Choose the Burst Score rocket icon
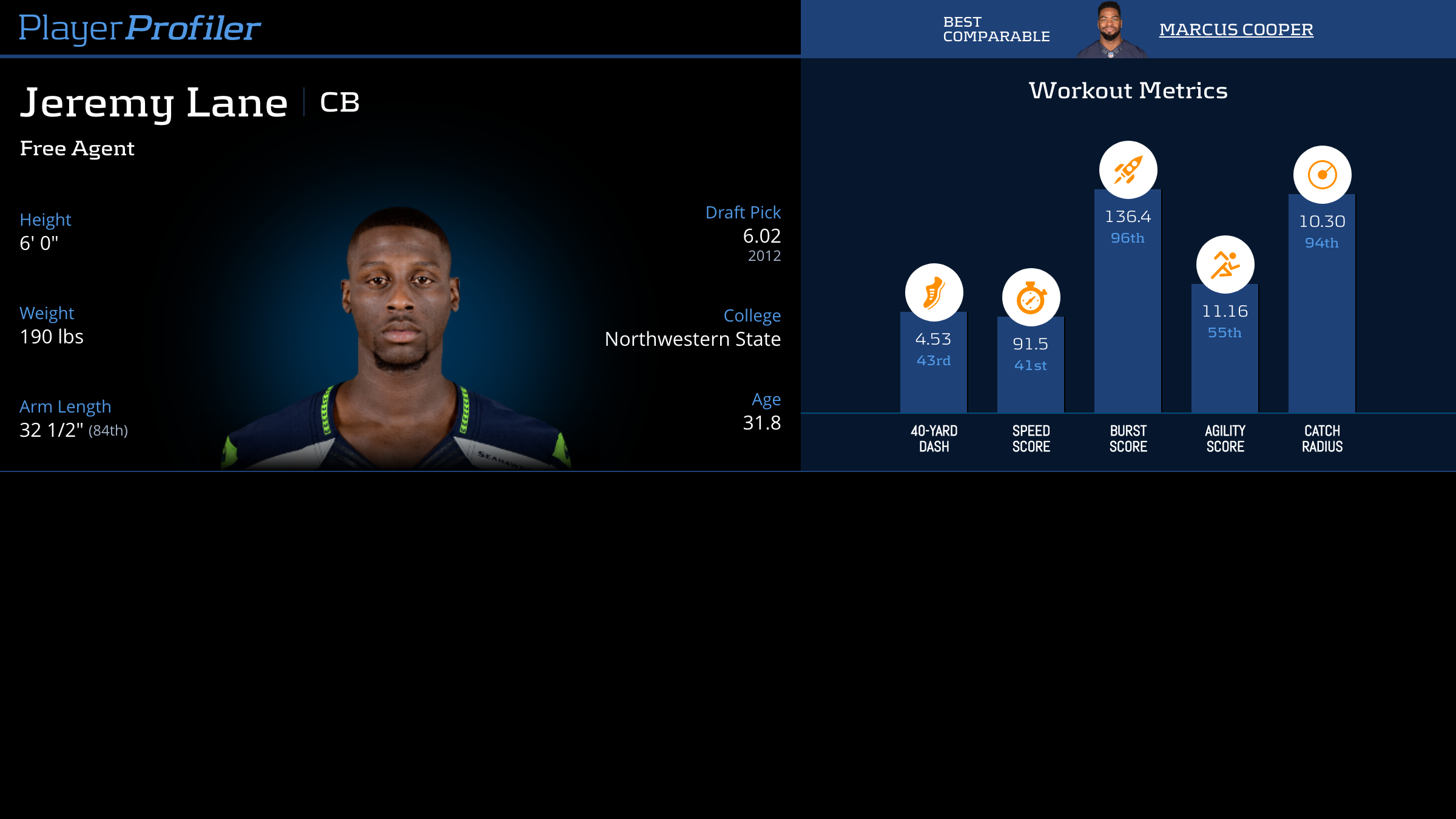Screen dimensions: 1456x819 pos(1128,170)
